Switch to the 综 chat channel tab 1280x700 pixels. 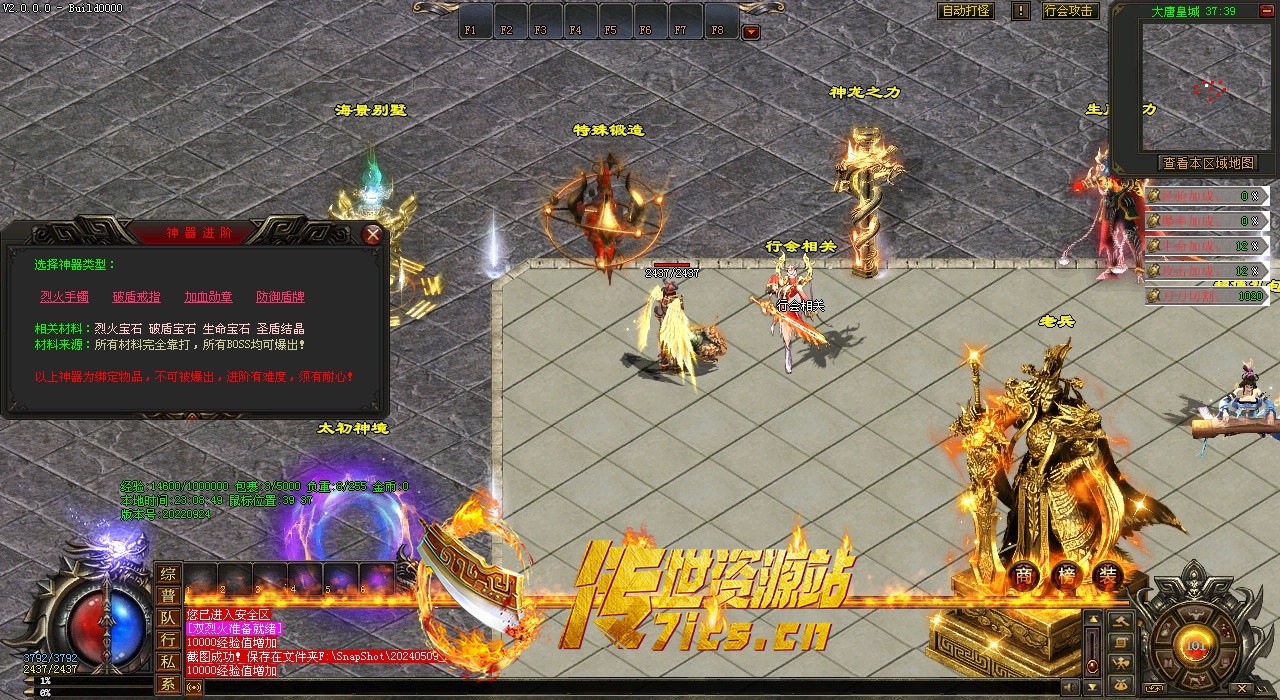[x=169, y=574]
